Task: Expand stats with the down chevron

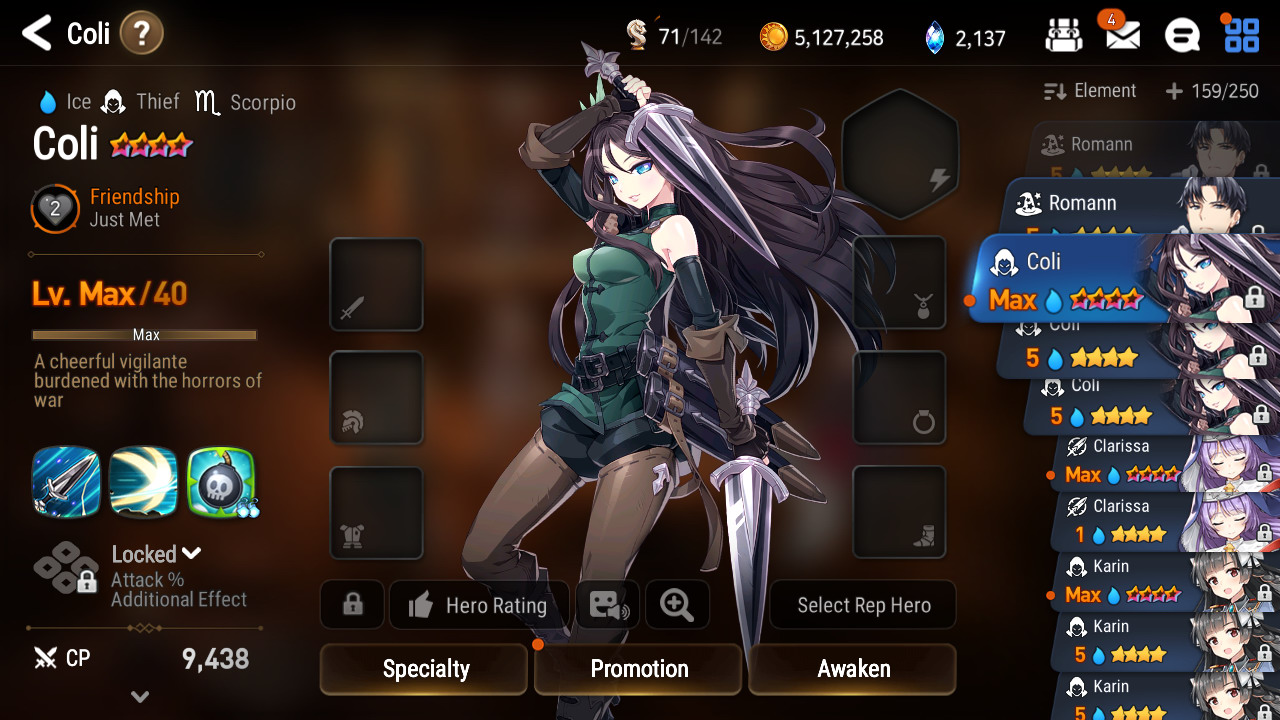Action: coord(140,697)
